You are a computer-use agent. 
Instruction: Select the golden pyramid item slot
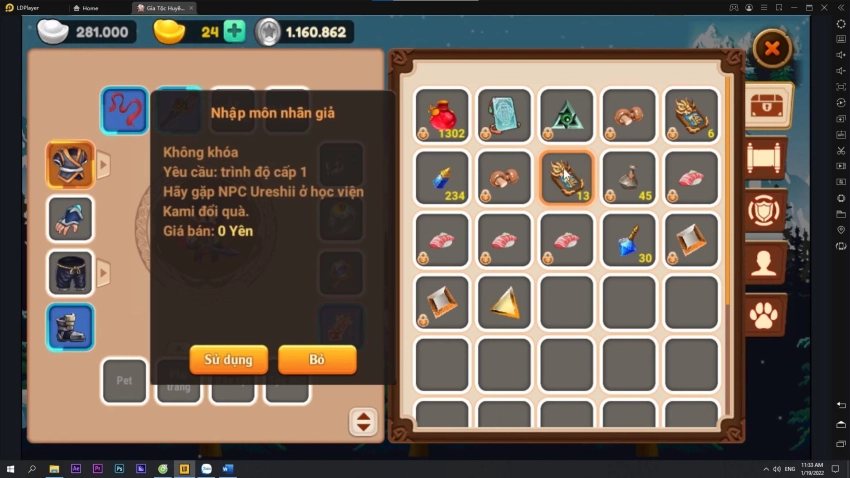coord(504,302)
